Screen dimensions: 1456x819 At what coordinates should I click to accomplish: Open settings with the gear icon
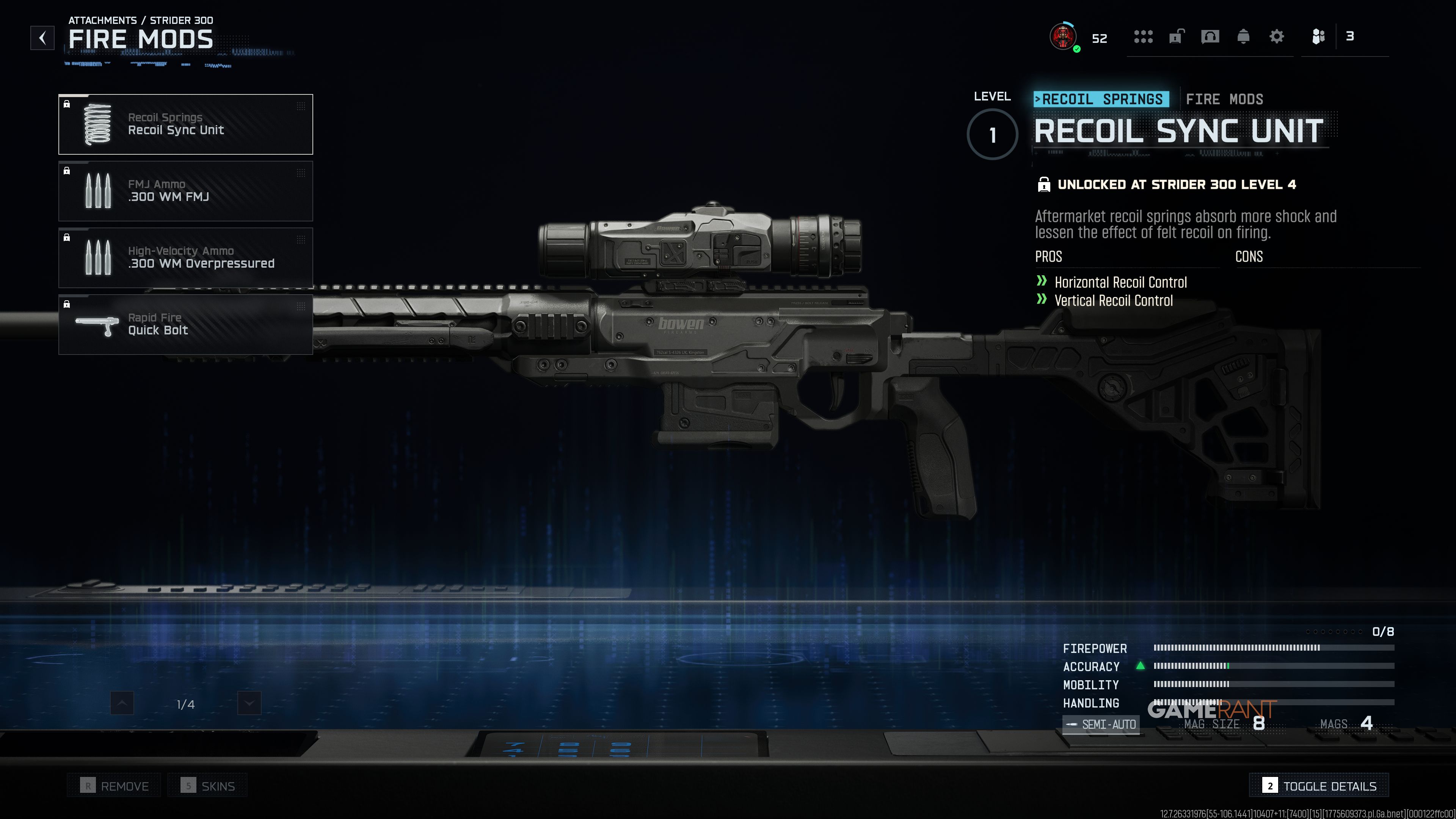1276,37
